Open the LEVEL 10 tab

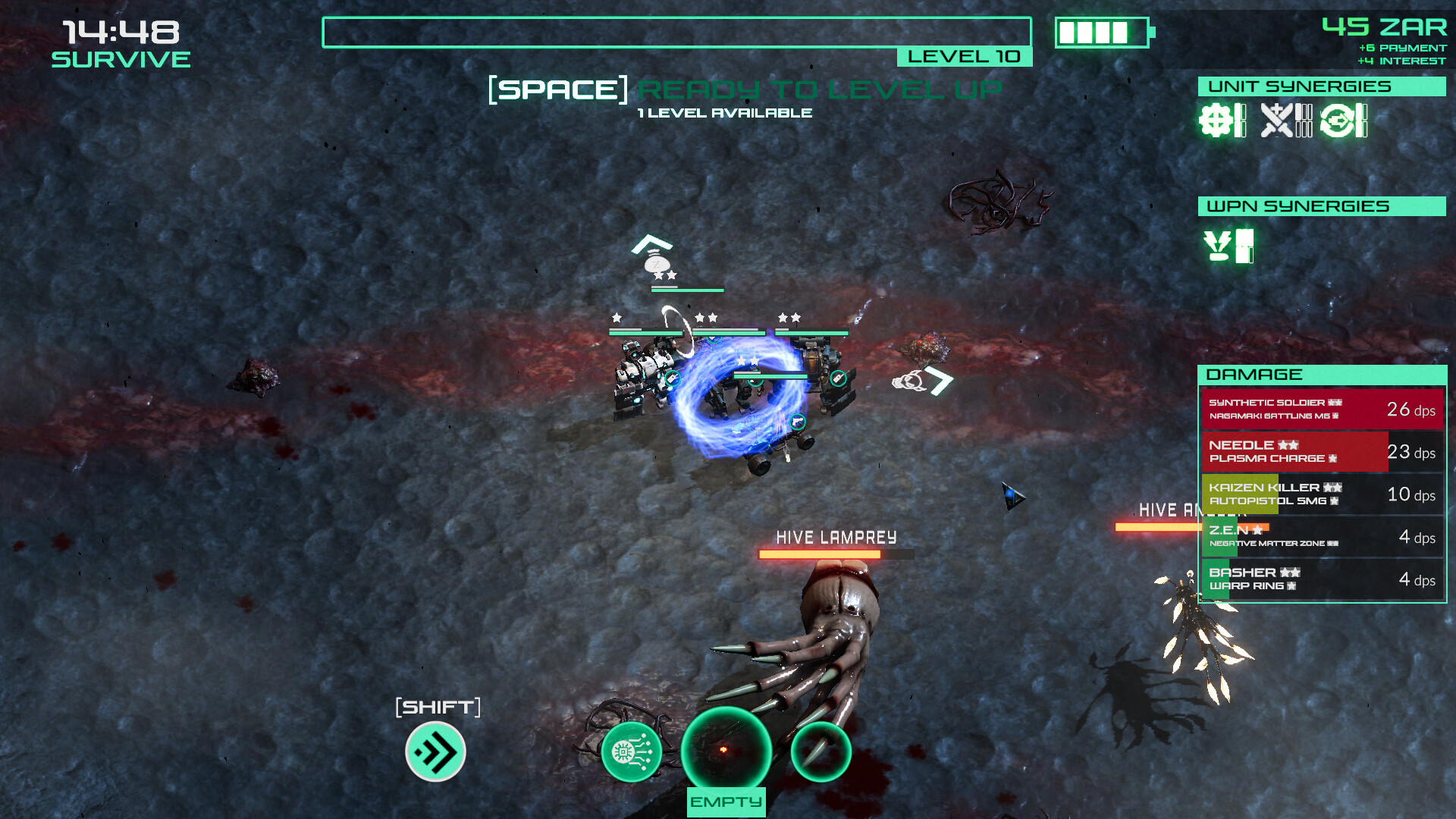(x=964, y=55)
